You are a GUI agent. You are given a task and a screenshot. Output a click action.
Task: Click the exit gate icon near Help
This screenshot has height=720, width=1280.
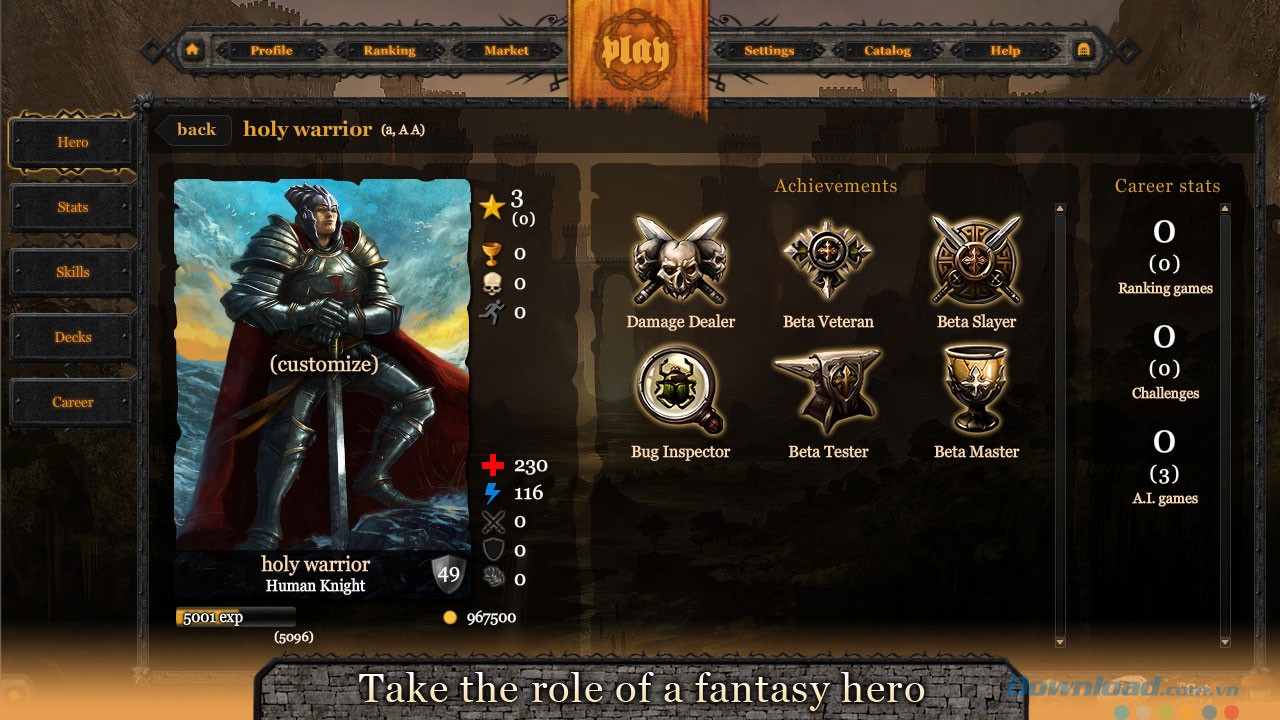click(1086, 48)
